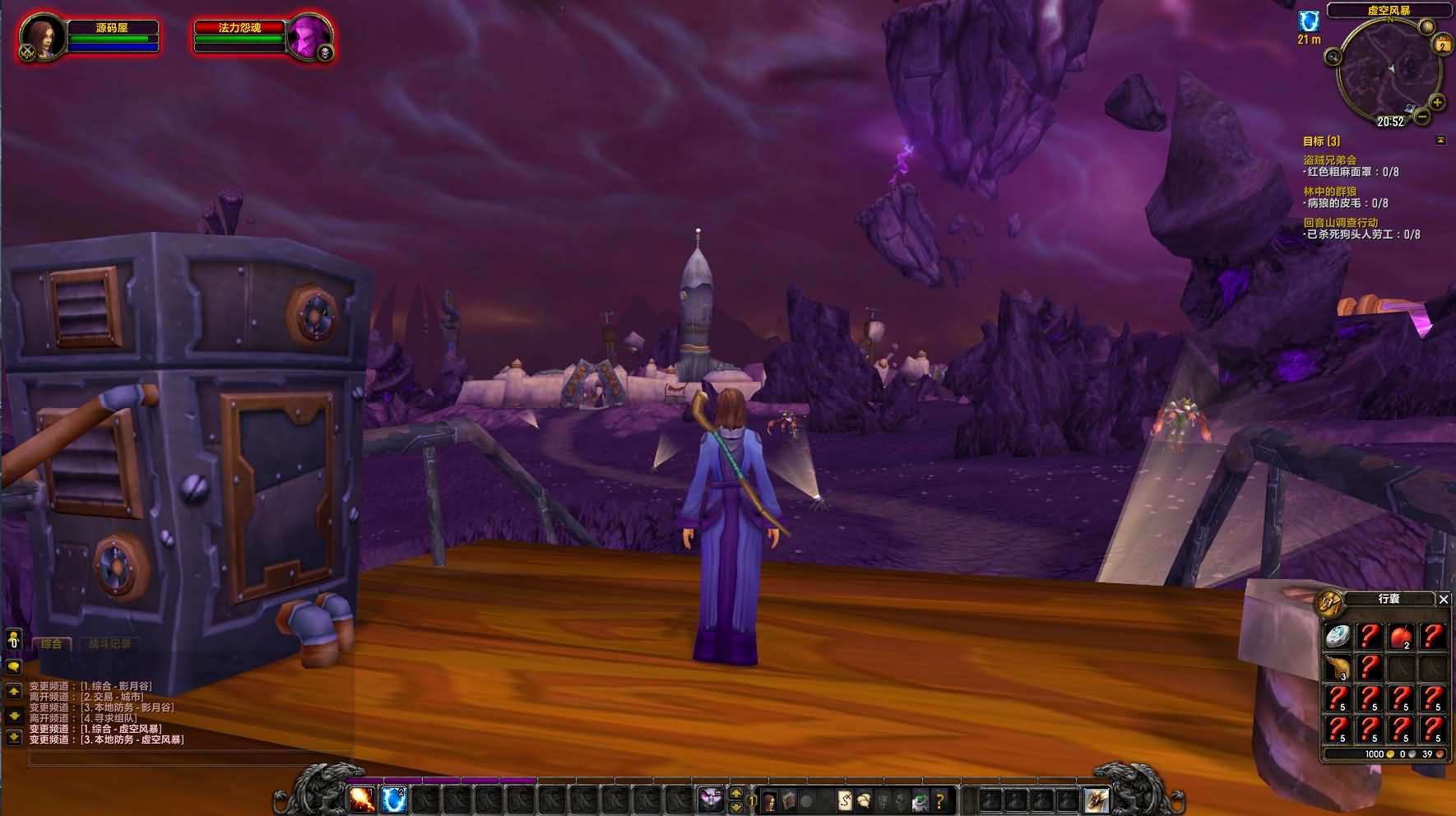Use the hearthstone in the bag
The image size is (1456, 816).
coord(1338,636)
